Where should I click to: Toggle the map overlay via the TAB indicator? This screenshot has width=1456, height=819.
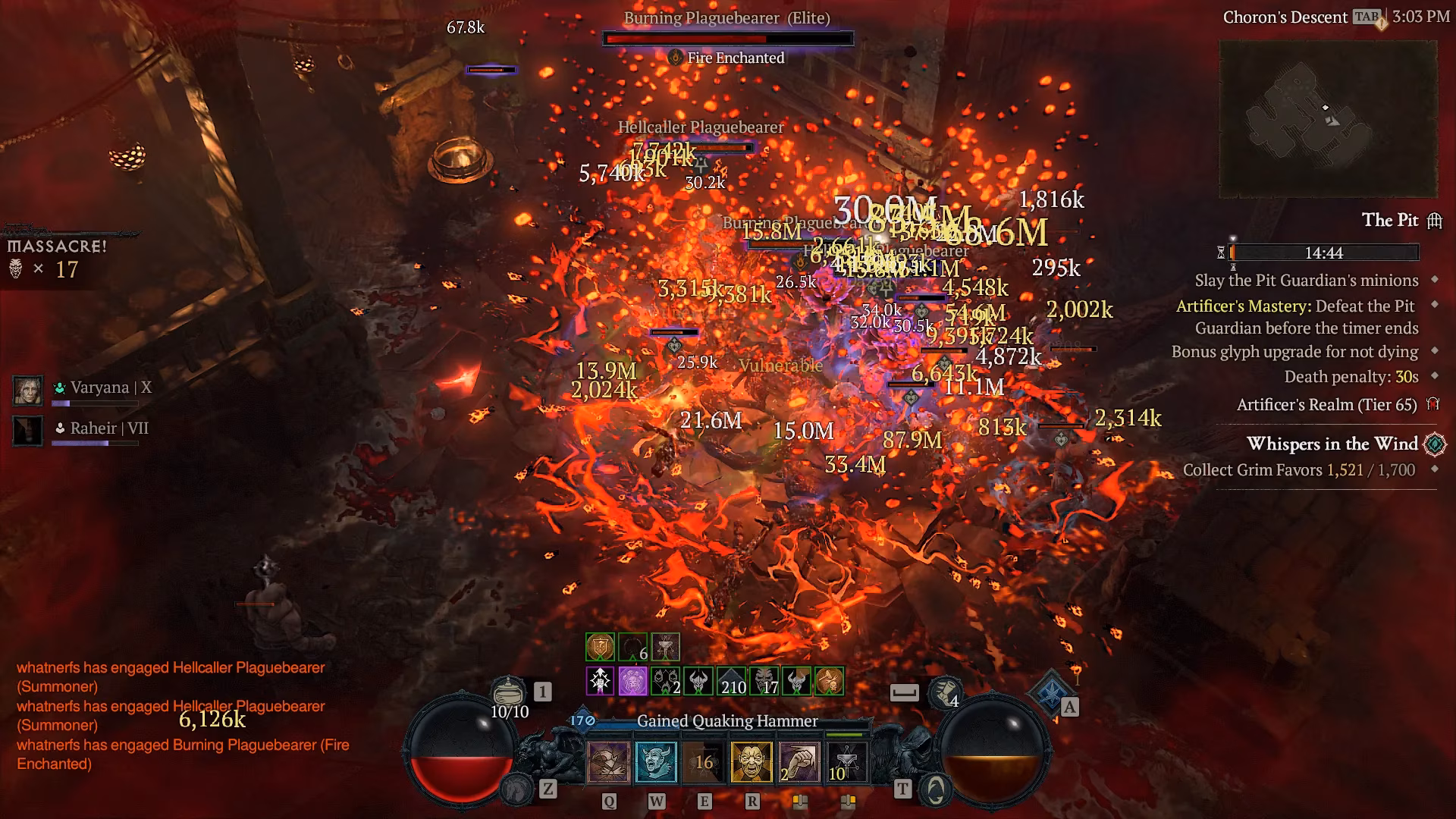coord(1365,17)
